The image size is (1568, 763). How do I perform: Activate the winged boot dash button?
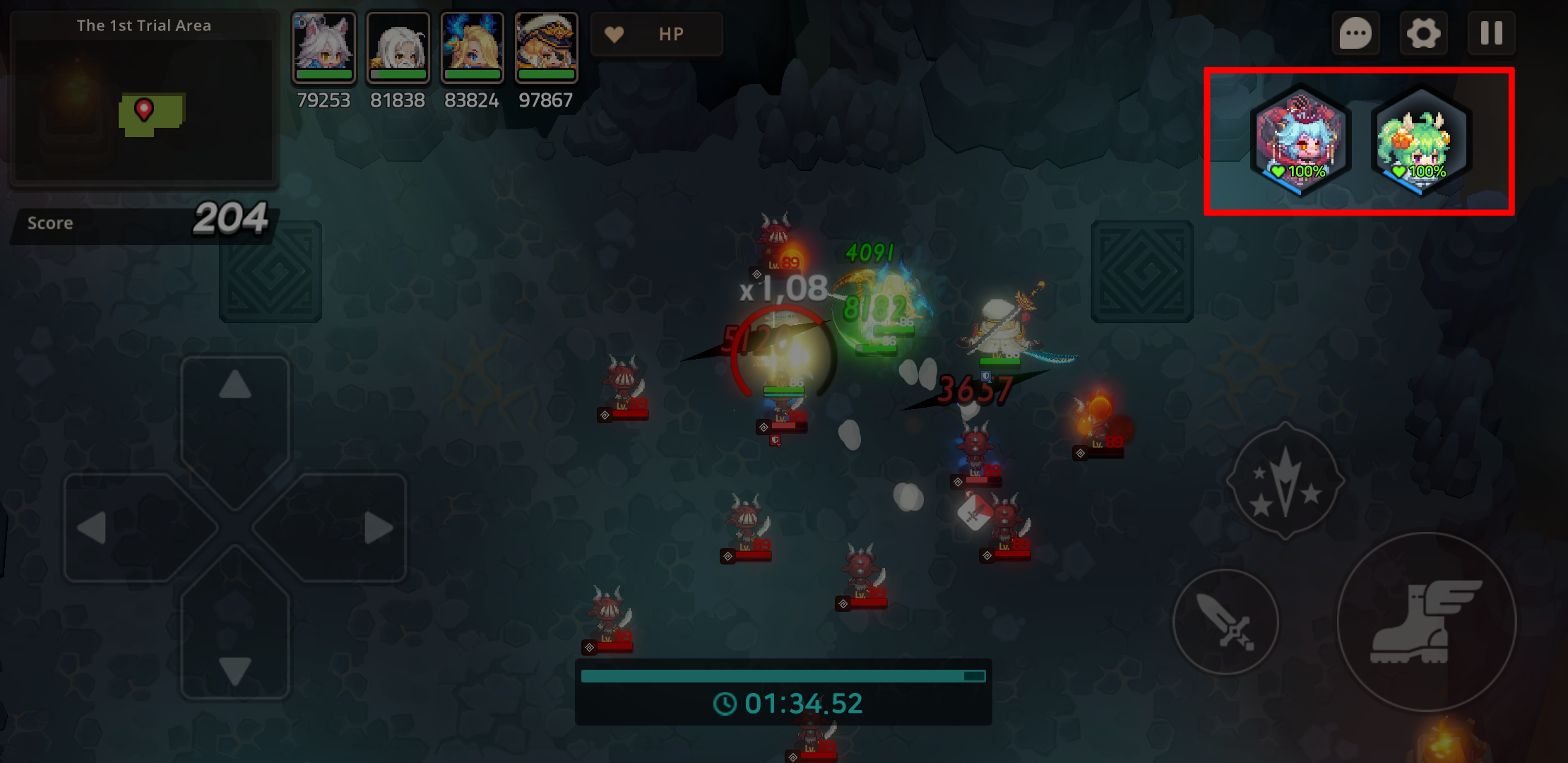pyautogui.click(x=1426, y=622)
